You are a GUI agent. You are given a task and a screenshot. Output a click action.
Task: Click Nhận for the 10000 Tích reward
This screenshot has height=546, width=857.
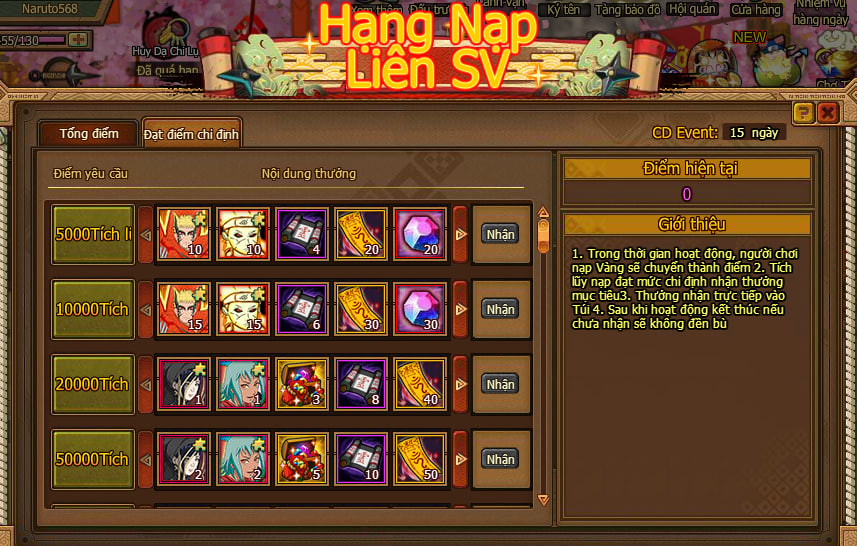click(500, 309)
